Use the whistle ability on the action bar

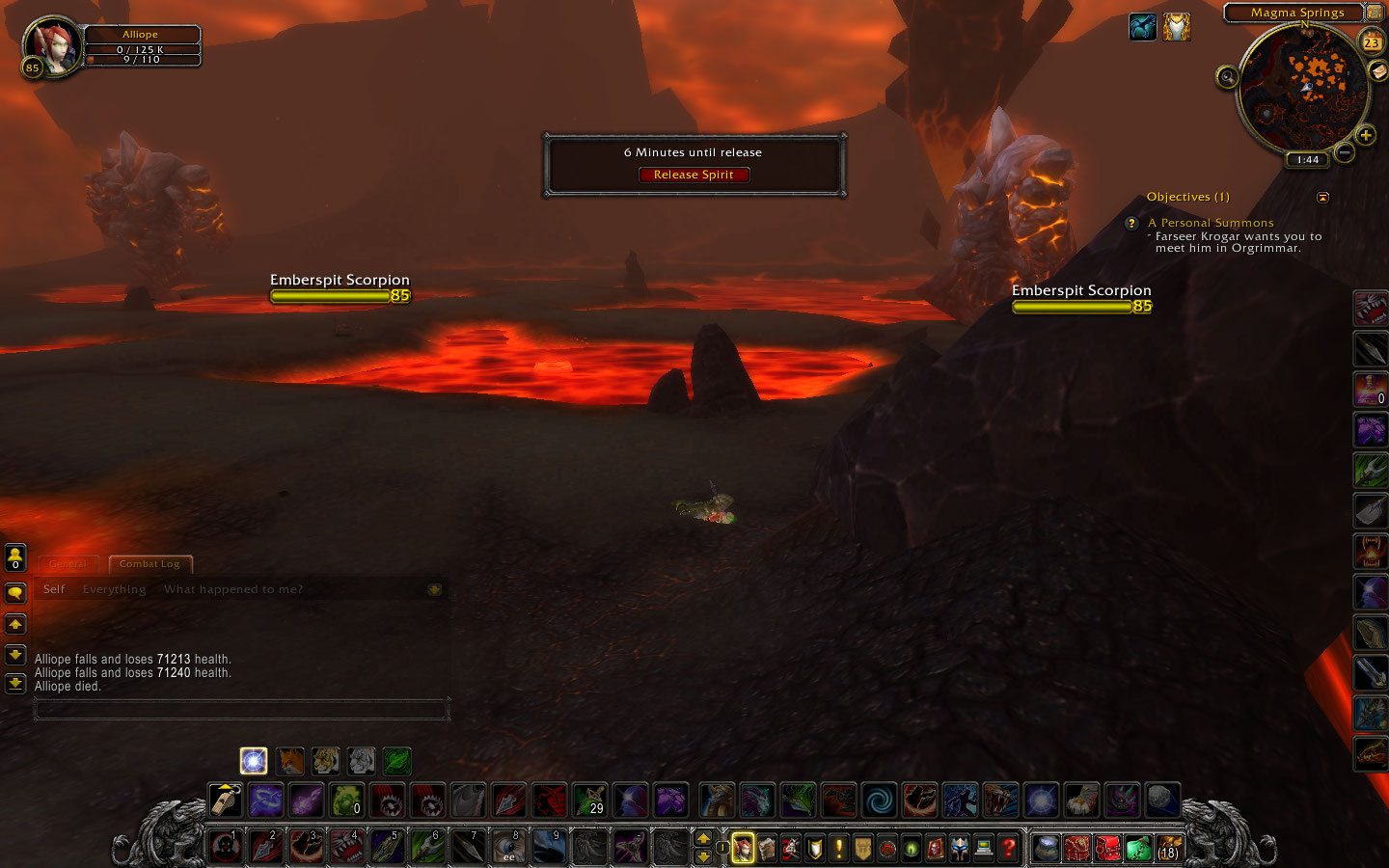(226, 800)
